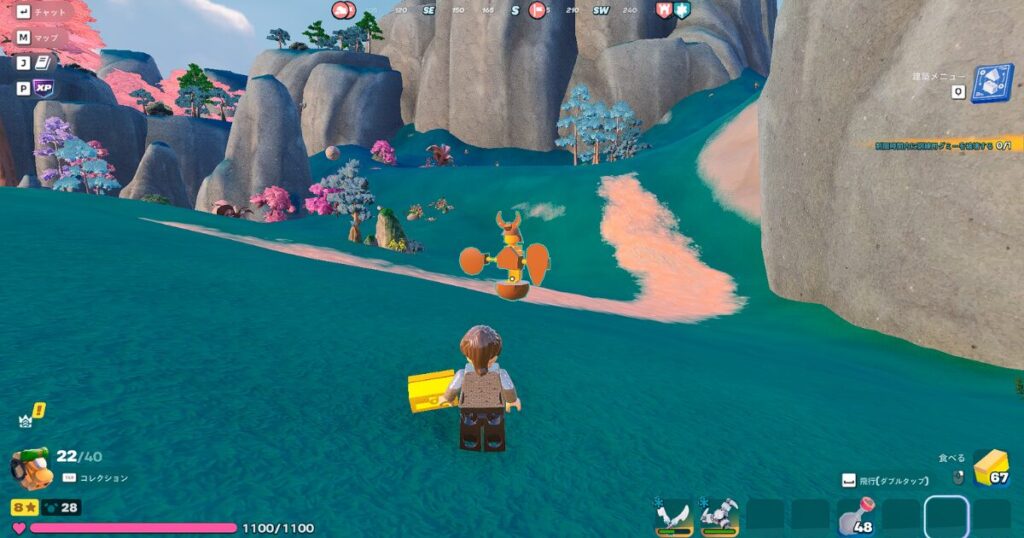The height and width of the screenshot is (538, 1024).
Task: Click the orange quest objective tracker
Action: click(x=939, y=144)
